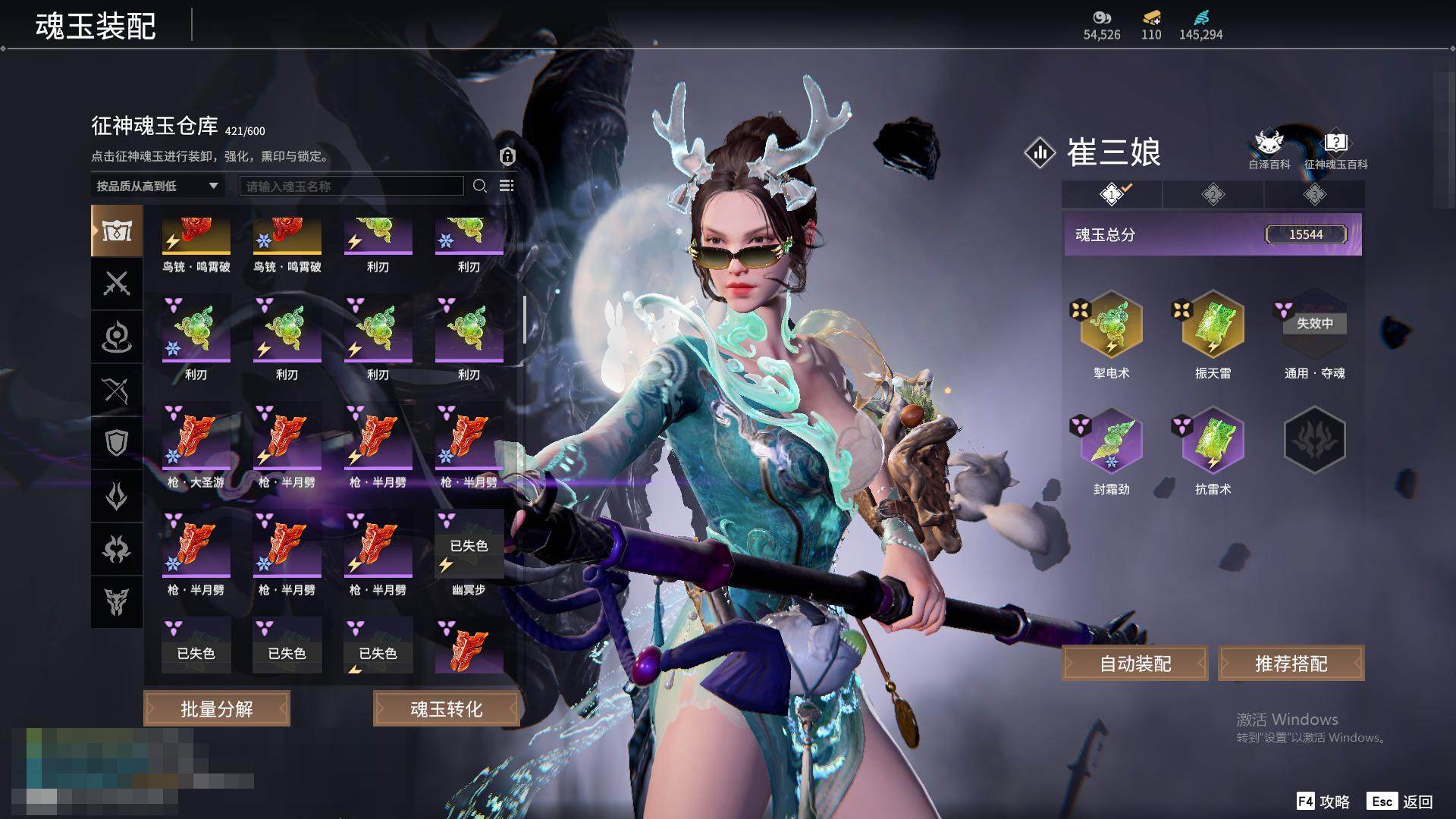1456x819 pixels.
Task: Select equipped 掣电术 soul jade
Action: pyautogui.click(x=1112, y=325)
